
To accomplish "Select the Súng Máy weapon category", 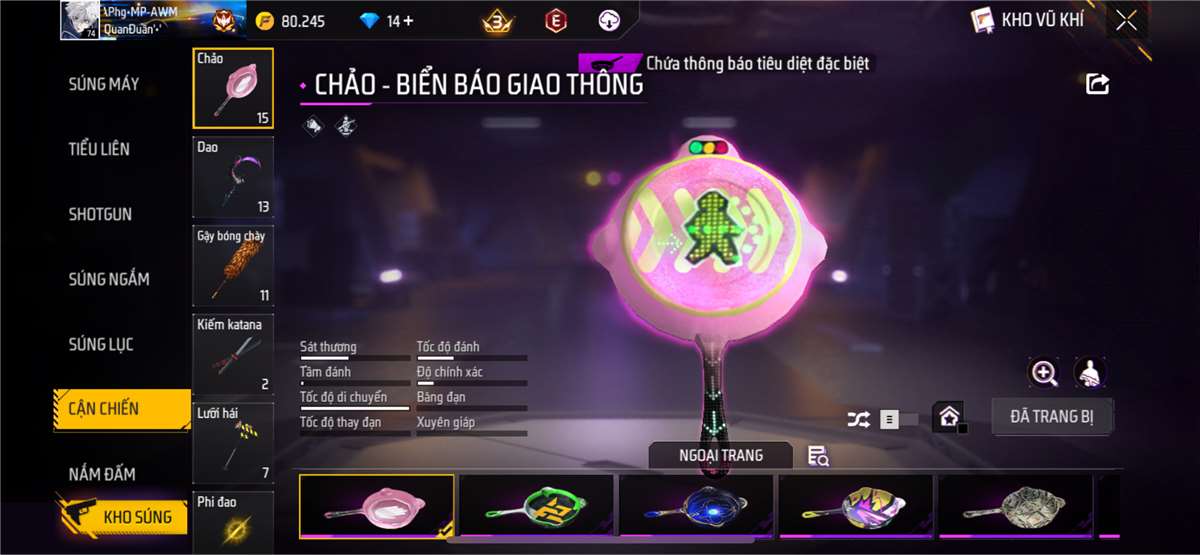I will (104, 84).
